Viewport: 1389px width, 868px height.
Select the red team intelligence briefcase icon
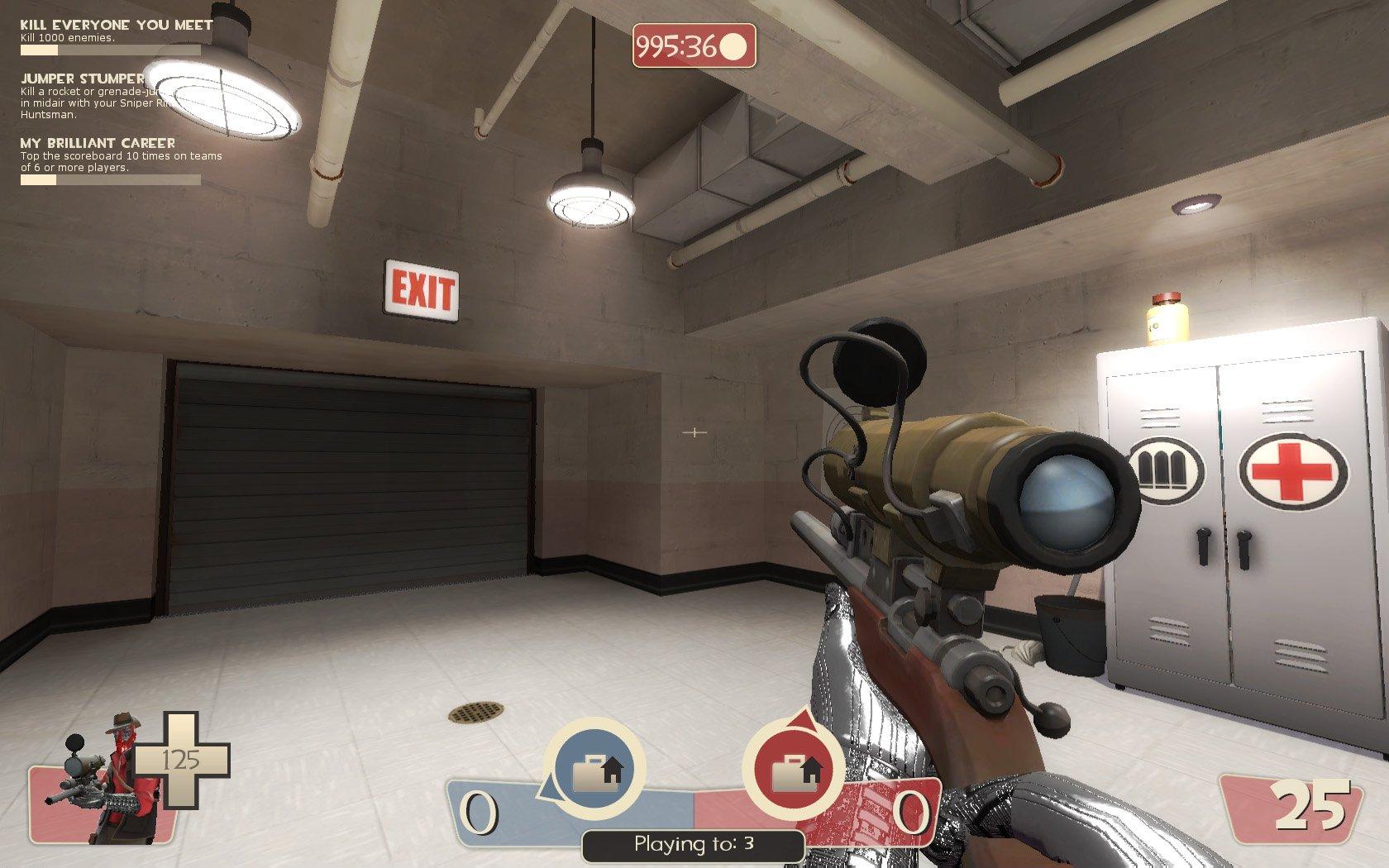[x=794, y=770]
